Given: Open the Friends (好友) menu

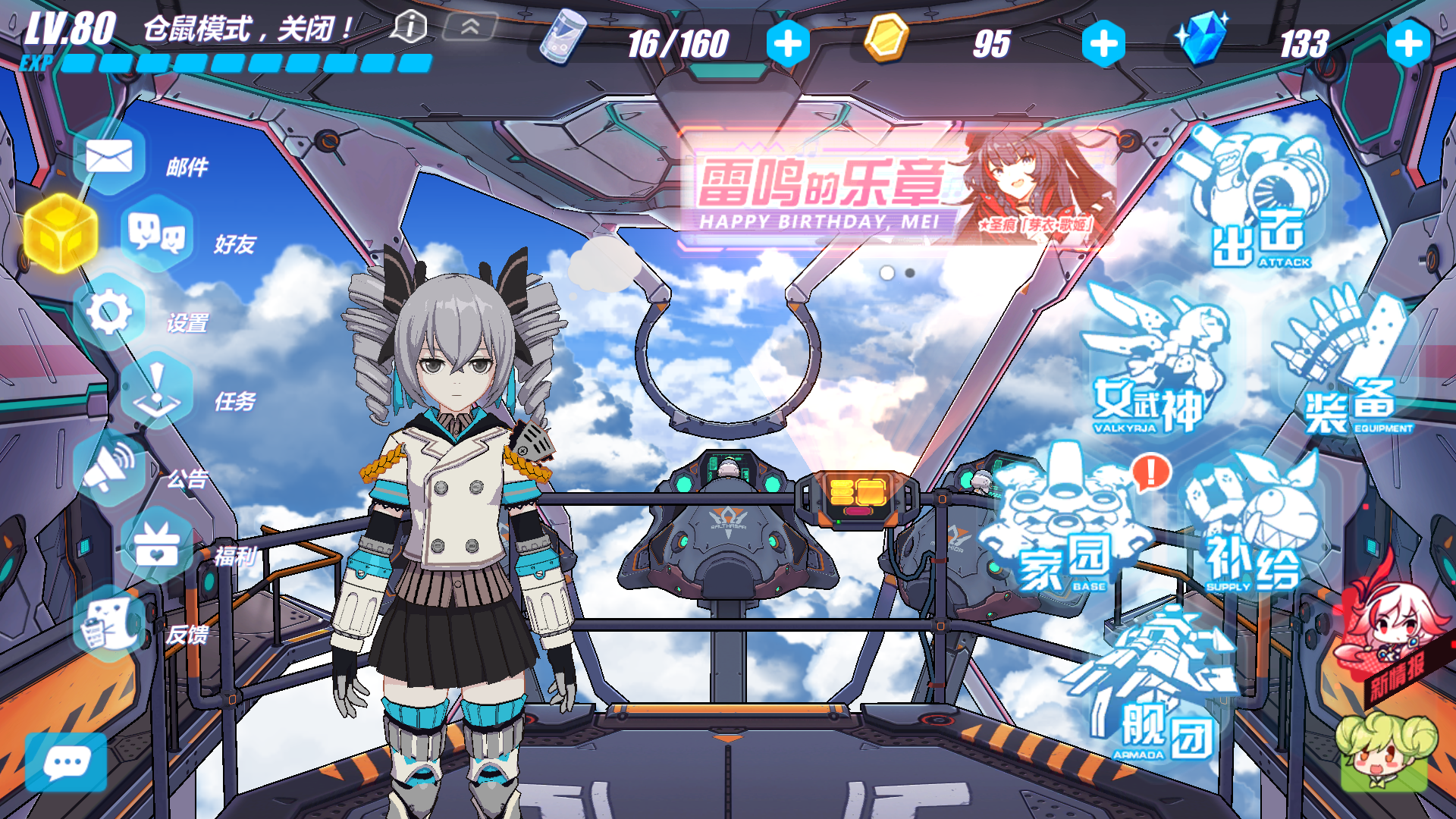Looking at the screenshot, I should point(157,234).
